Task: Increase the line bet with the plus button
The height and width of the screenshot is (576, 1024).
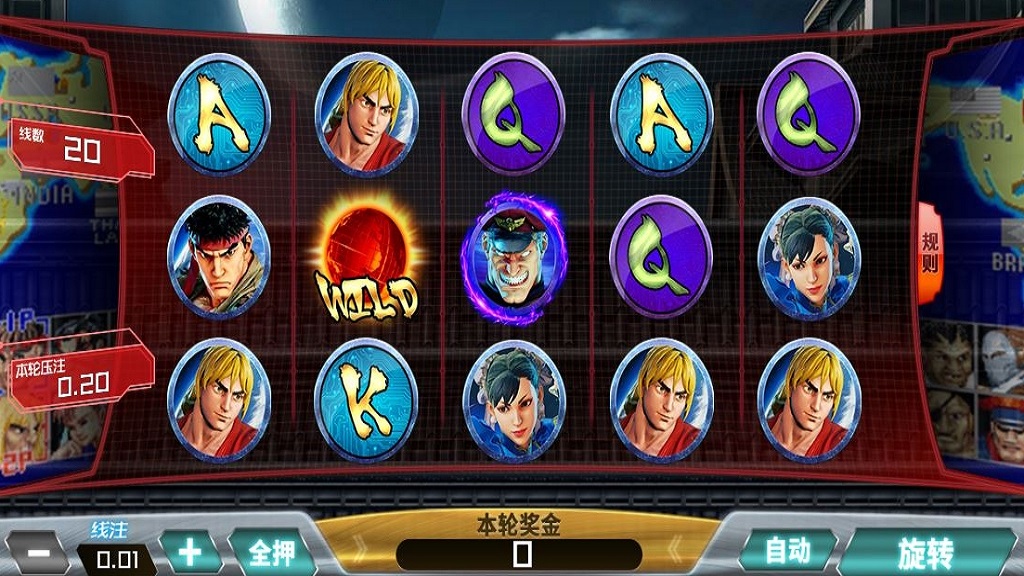Action: (190, 552)
